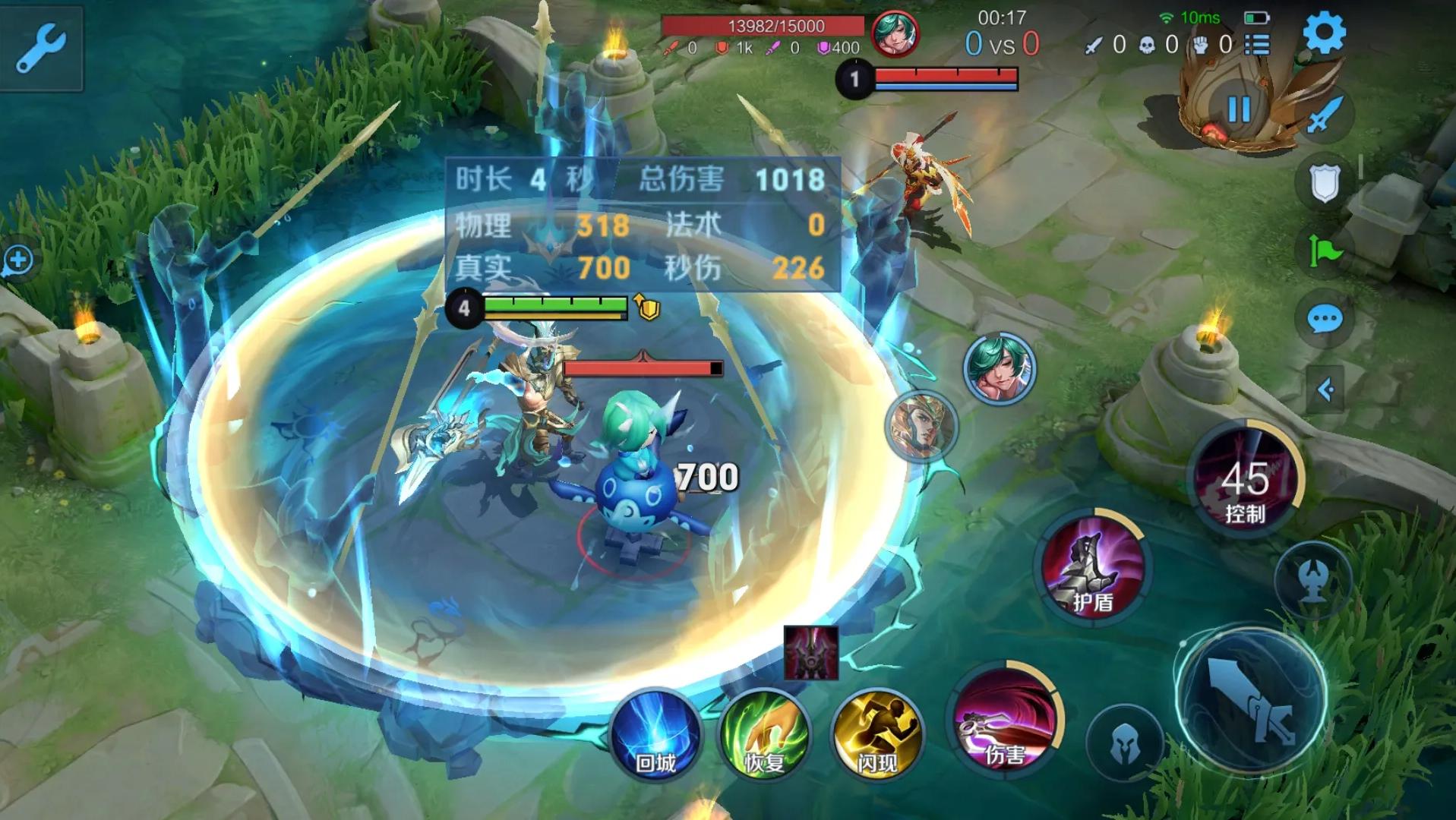Image resolution: width=1456 pixels, height=820 pixels.
Task: Target the golden-helmet hero portrait
Action: 922,427
